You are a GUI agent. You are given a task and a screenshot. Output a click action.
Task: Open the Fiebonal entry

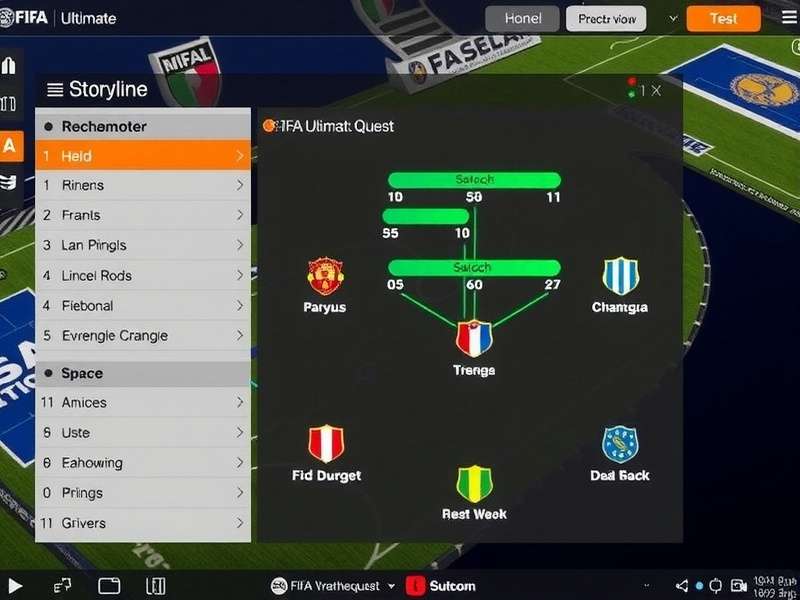pos(142,305)
